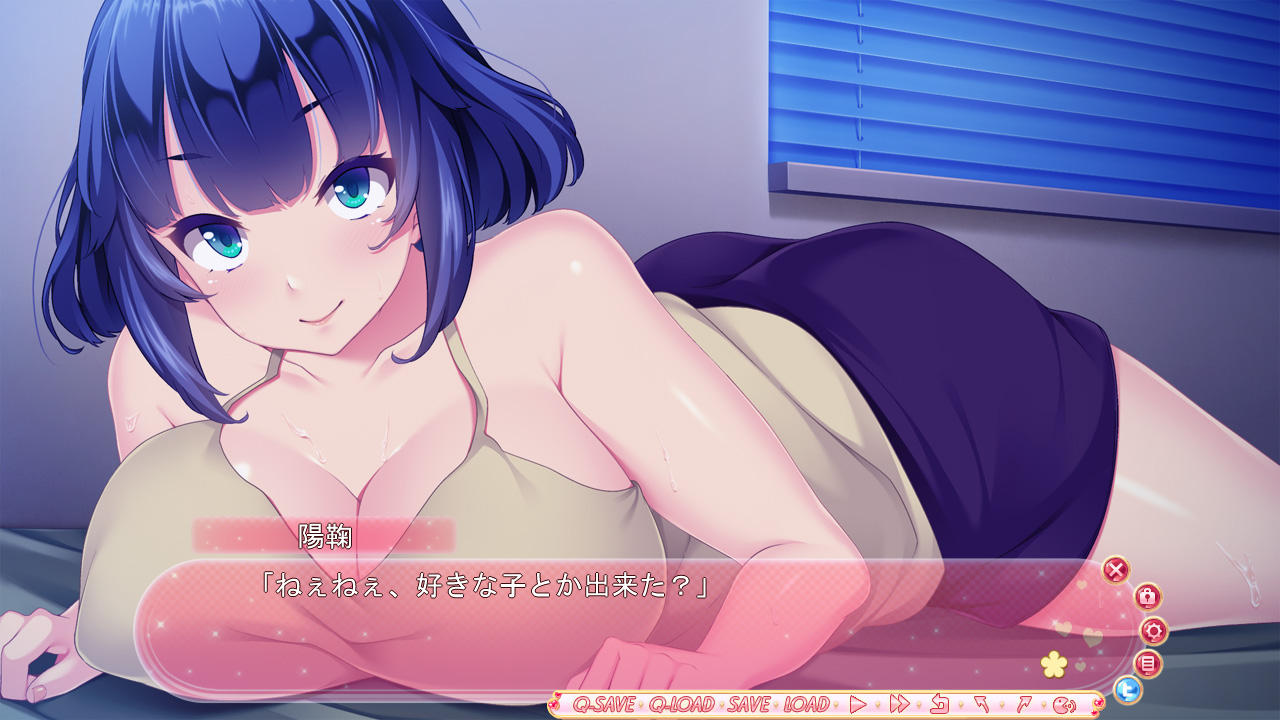
Task: Hide the message window with the X
Action: pyautogui.click(x=1116, y=570)
